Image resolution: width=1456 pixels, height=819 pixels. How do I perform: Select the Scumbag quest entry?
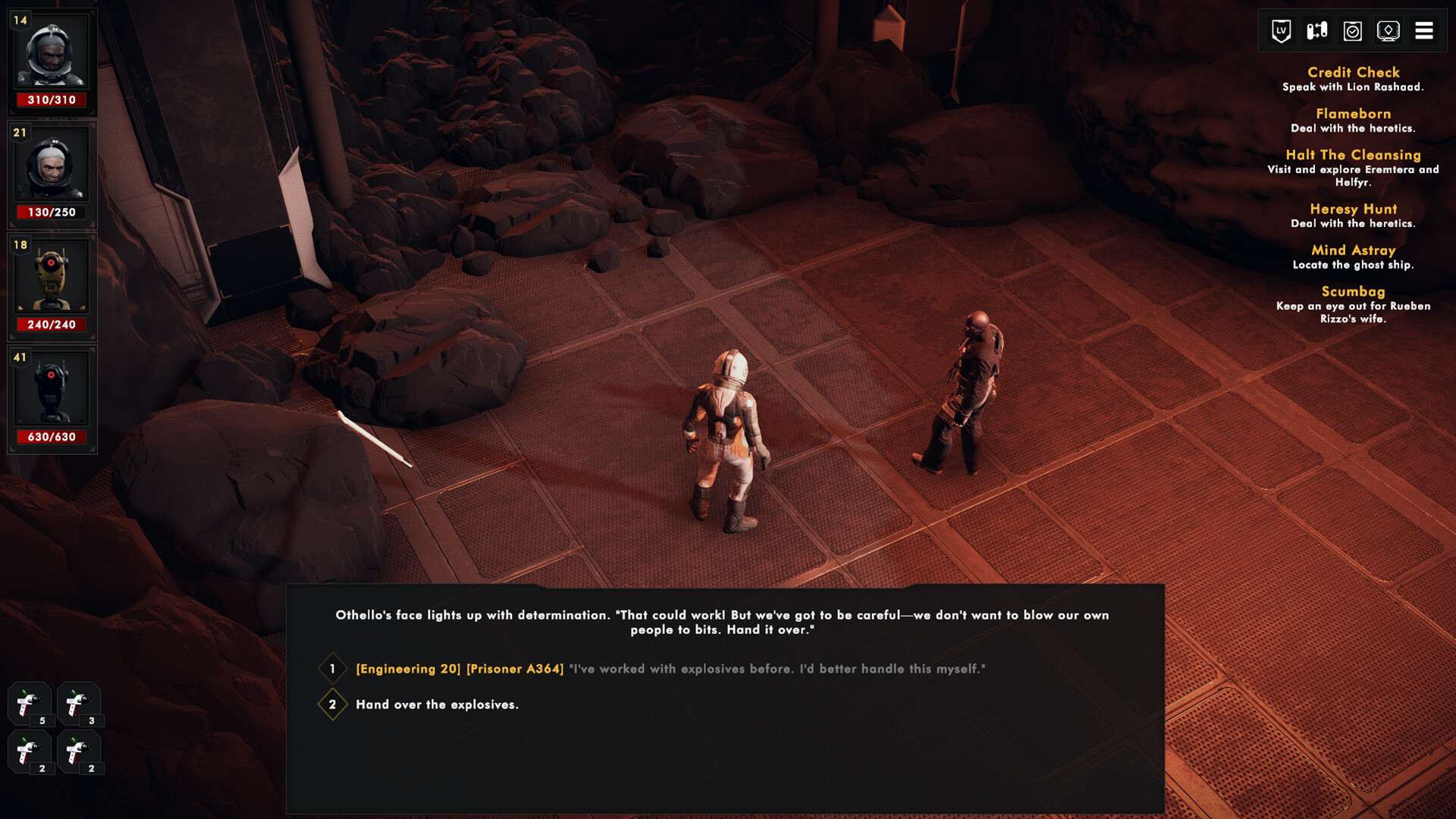point(1353,292)
